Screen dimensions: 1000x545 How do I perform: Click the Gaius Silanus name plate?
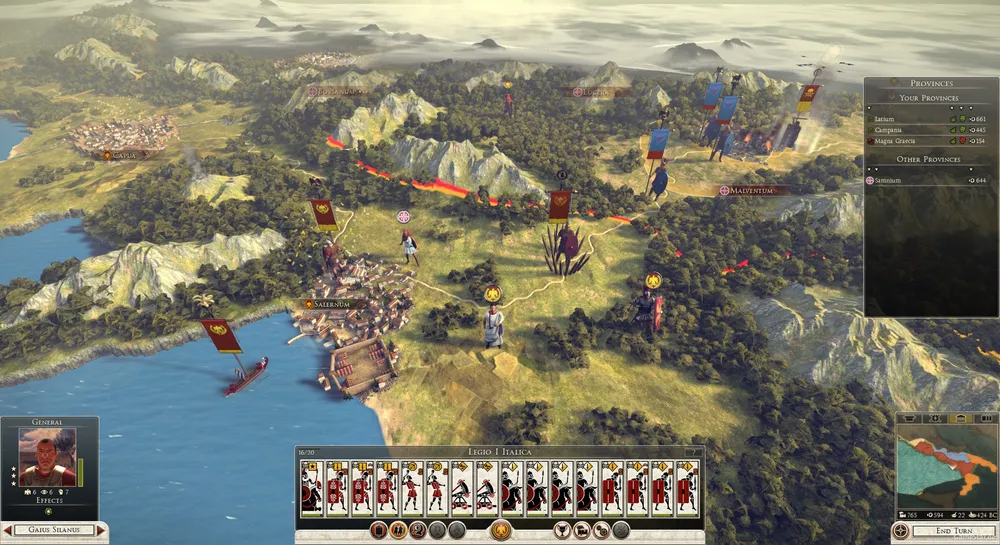(54, 529)
